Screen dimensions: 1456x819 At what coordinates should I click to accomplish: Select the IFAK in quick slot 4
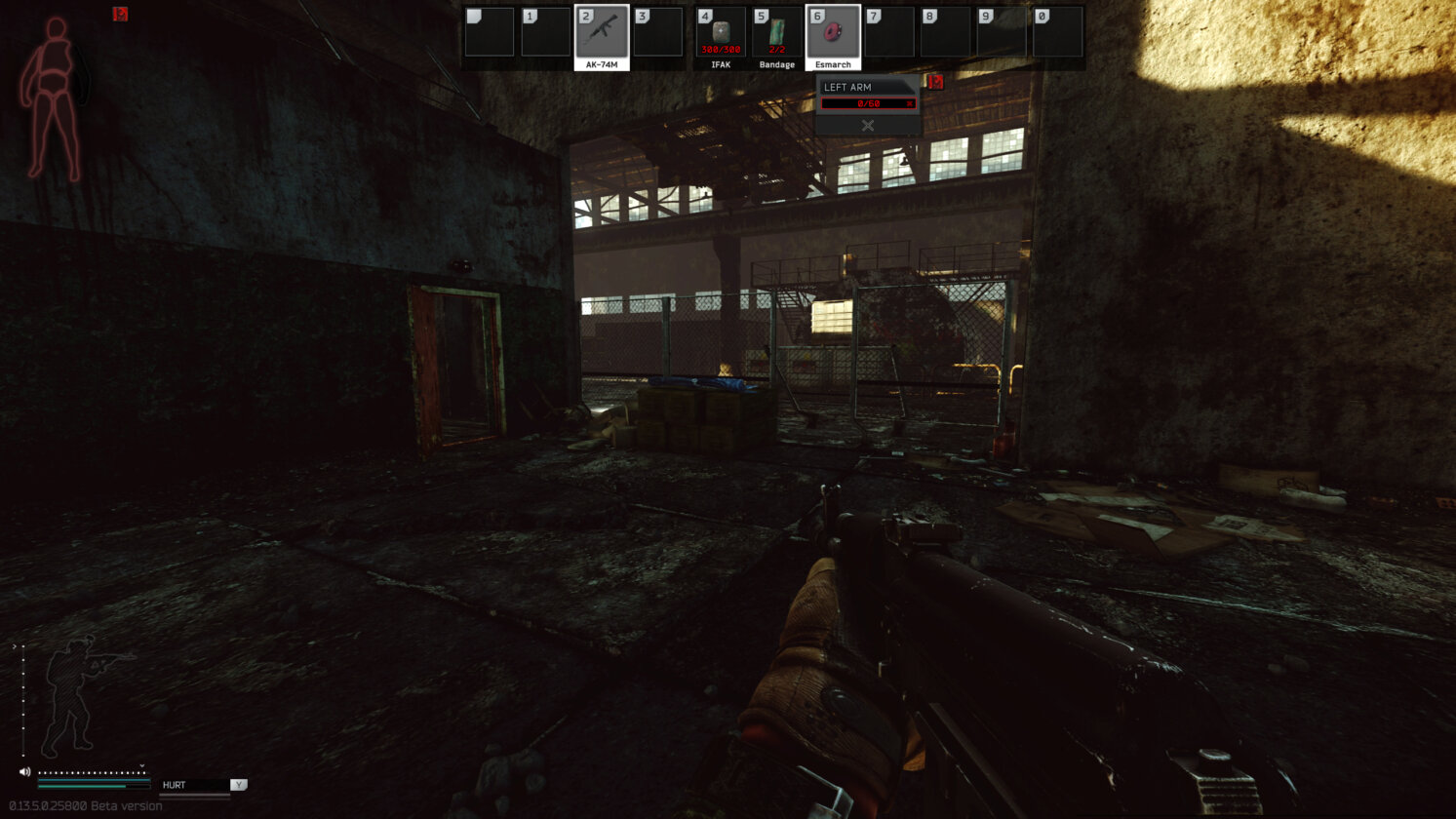tap(719, 31)
